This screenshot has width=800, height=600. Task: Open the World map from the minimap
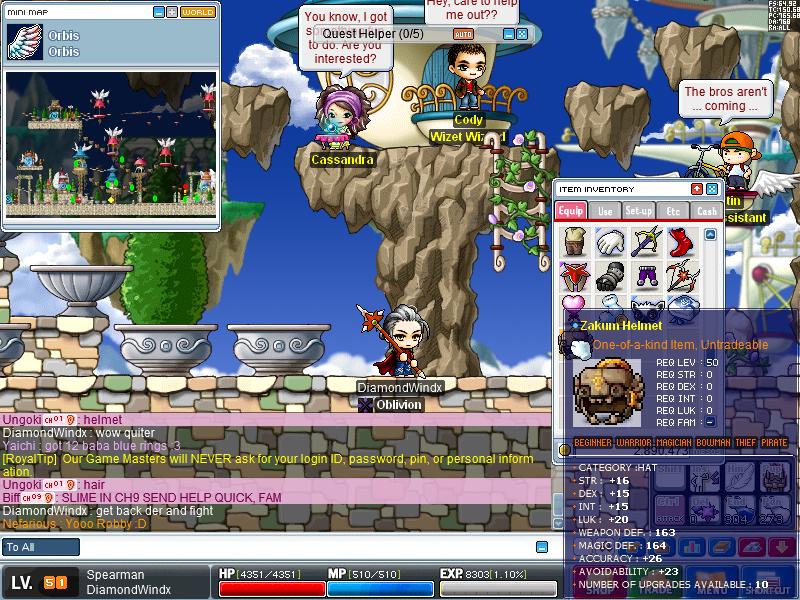pyautogui.click(x=198, y=12)
